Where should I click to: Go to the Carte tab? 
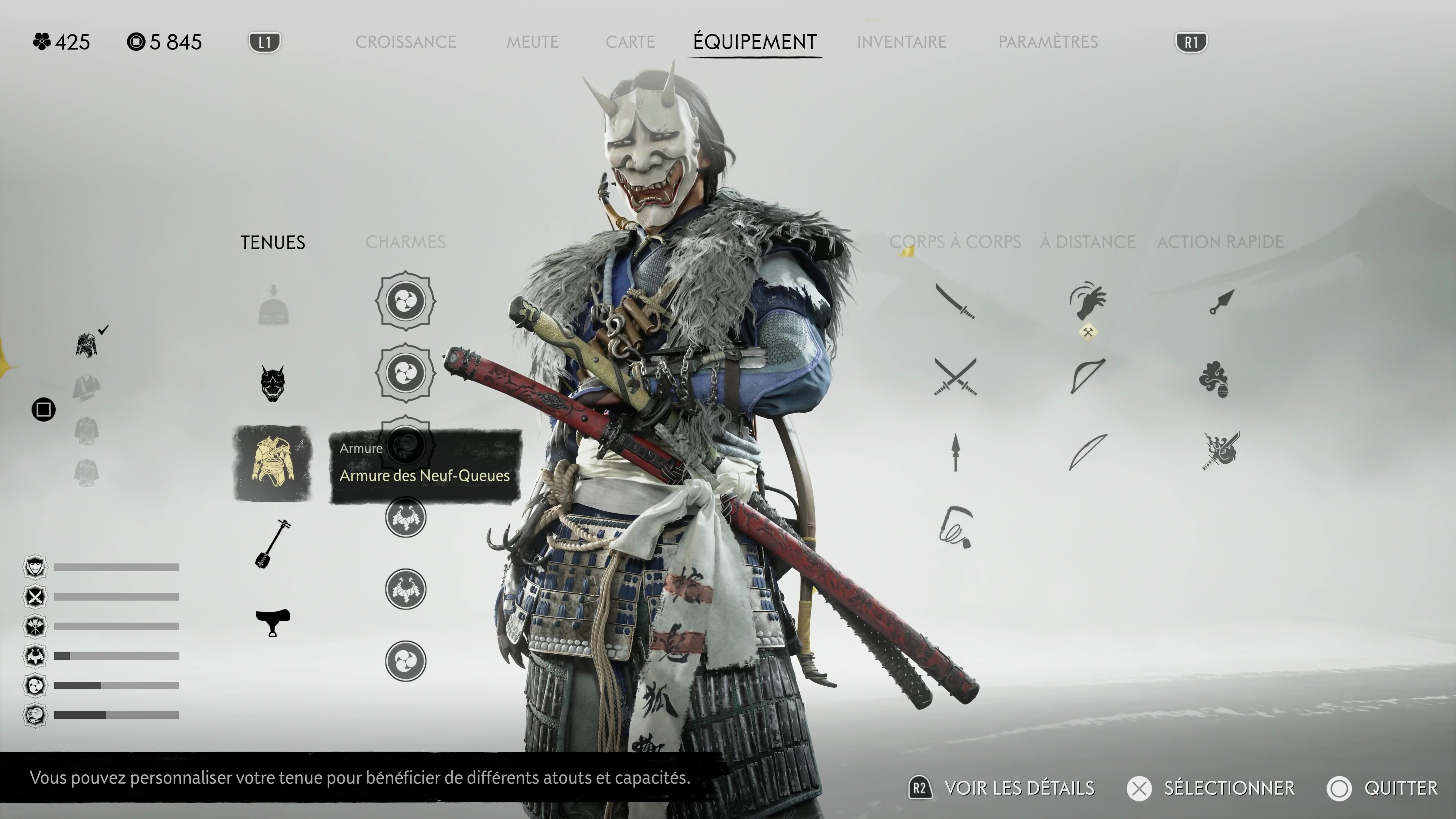point(630,42)
